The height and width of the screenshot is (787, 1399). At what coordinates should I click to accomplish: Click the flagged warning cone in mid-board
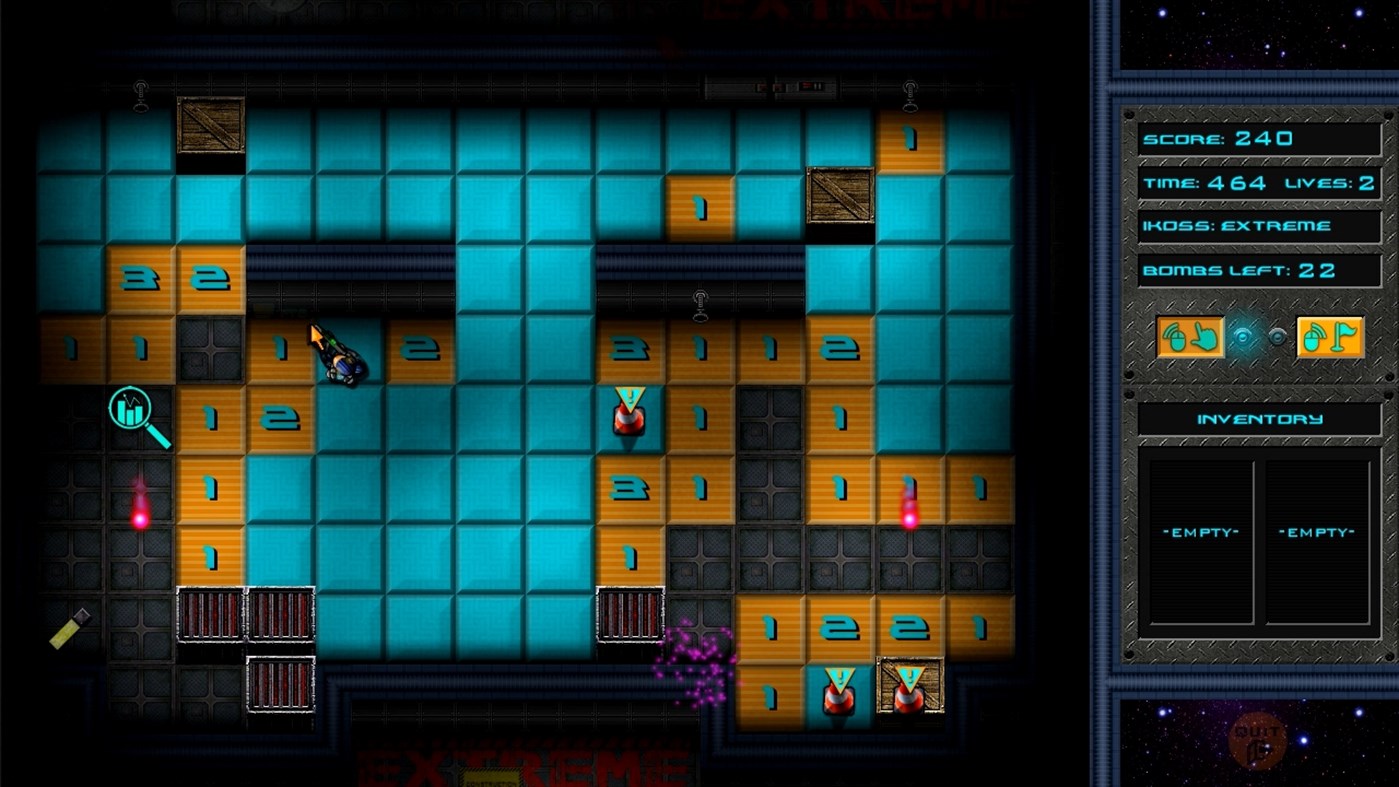point(628,412)
